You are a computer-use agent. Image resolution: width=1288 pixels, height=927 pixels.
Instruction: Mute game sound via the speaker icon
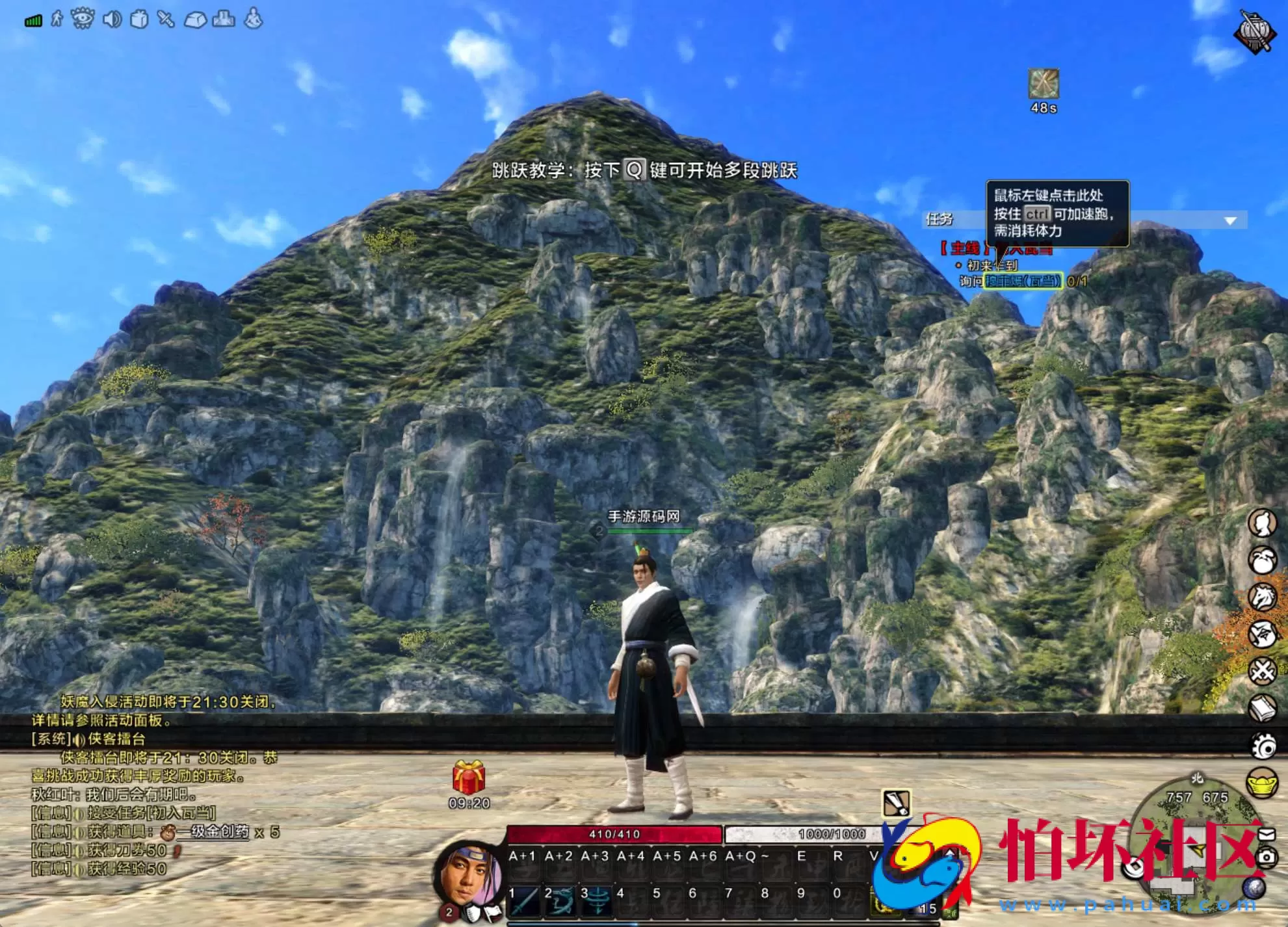pyautogui.click(x=111, y=18)
